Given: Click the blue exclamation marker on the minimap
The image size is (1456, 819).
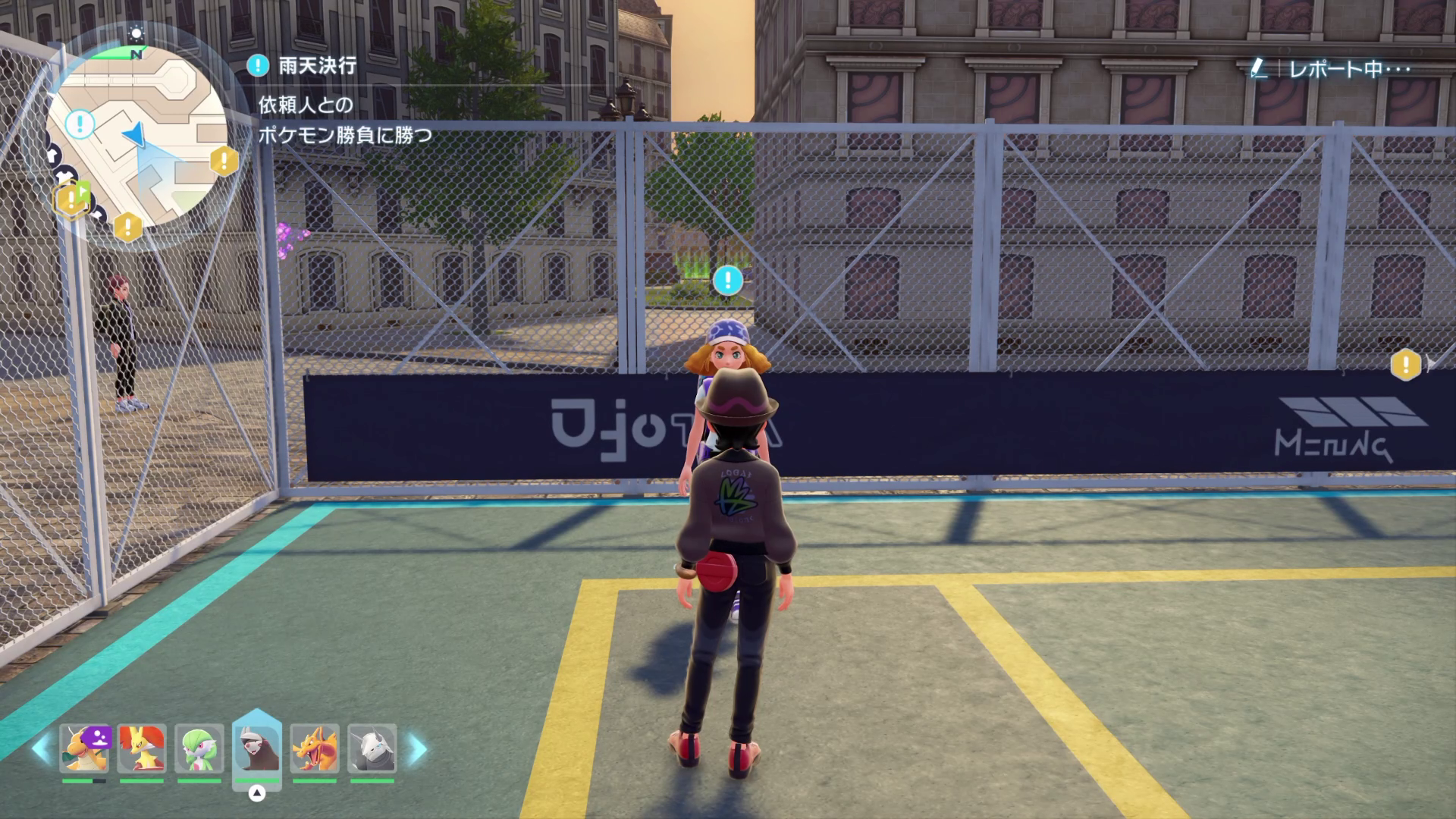Looking at the screenshot, I should tap(80, 124).
